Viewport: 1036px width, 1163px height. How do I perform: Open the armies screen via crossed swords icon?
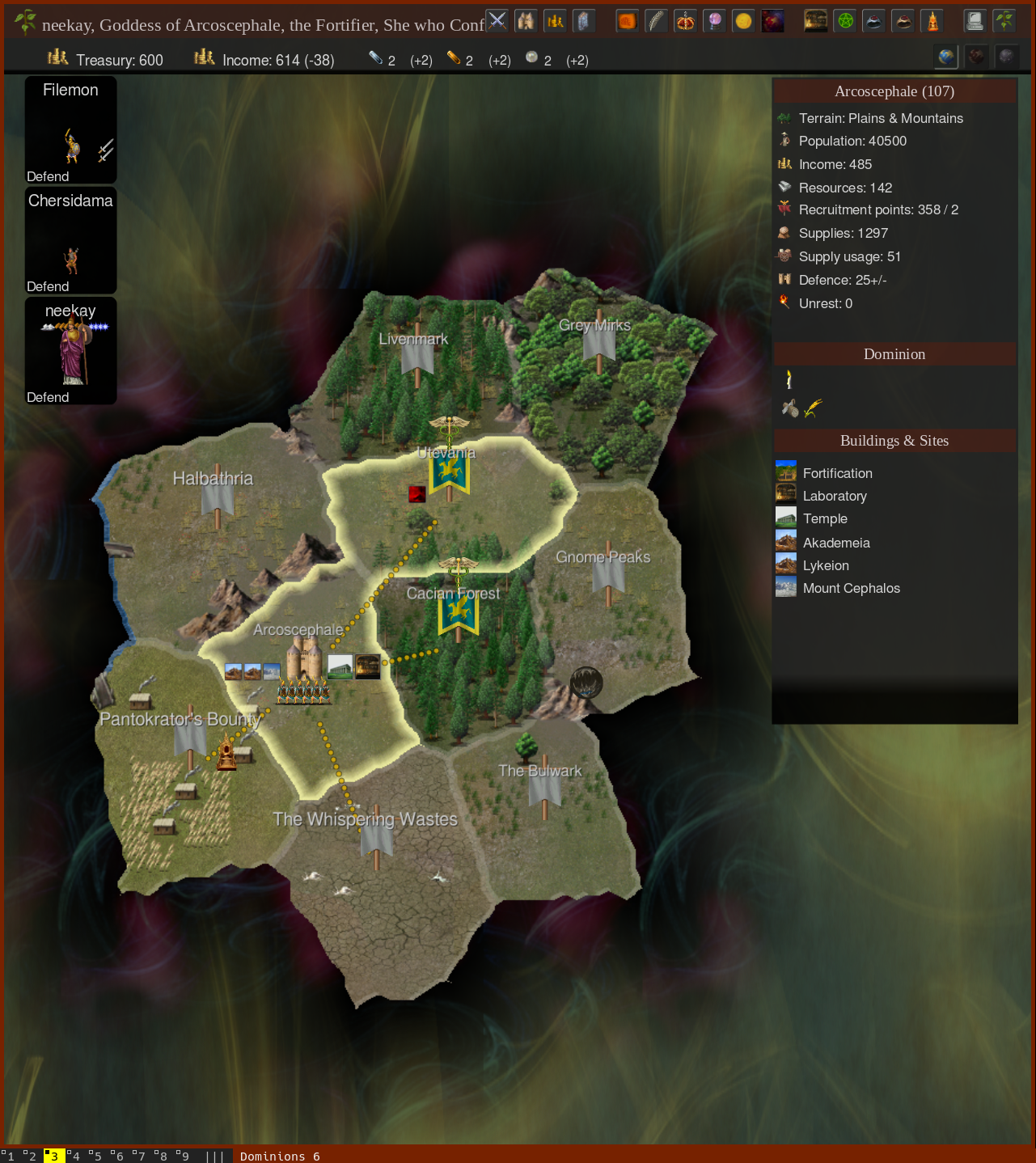497,22
